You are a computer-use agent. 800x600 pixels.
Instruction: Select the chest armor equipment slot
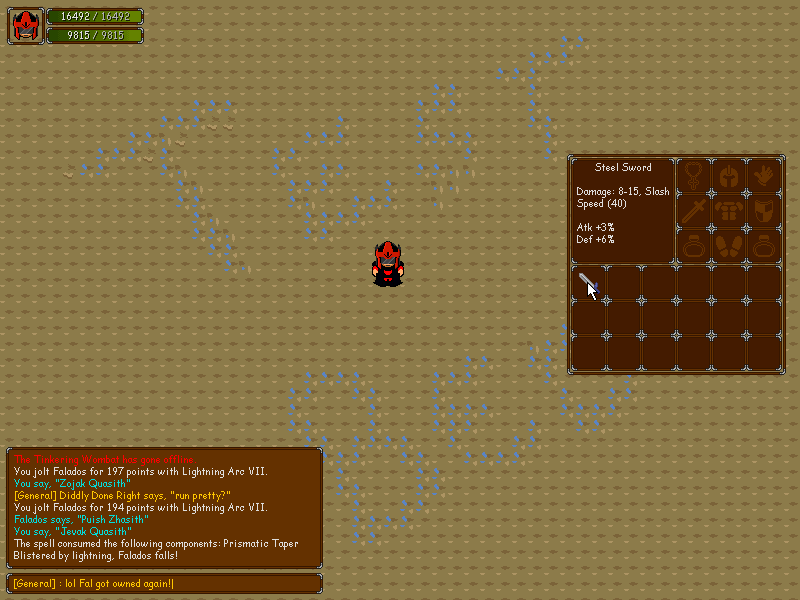pos(729,211)
